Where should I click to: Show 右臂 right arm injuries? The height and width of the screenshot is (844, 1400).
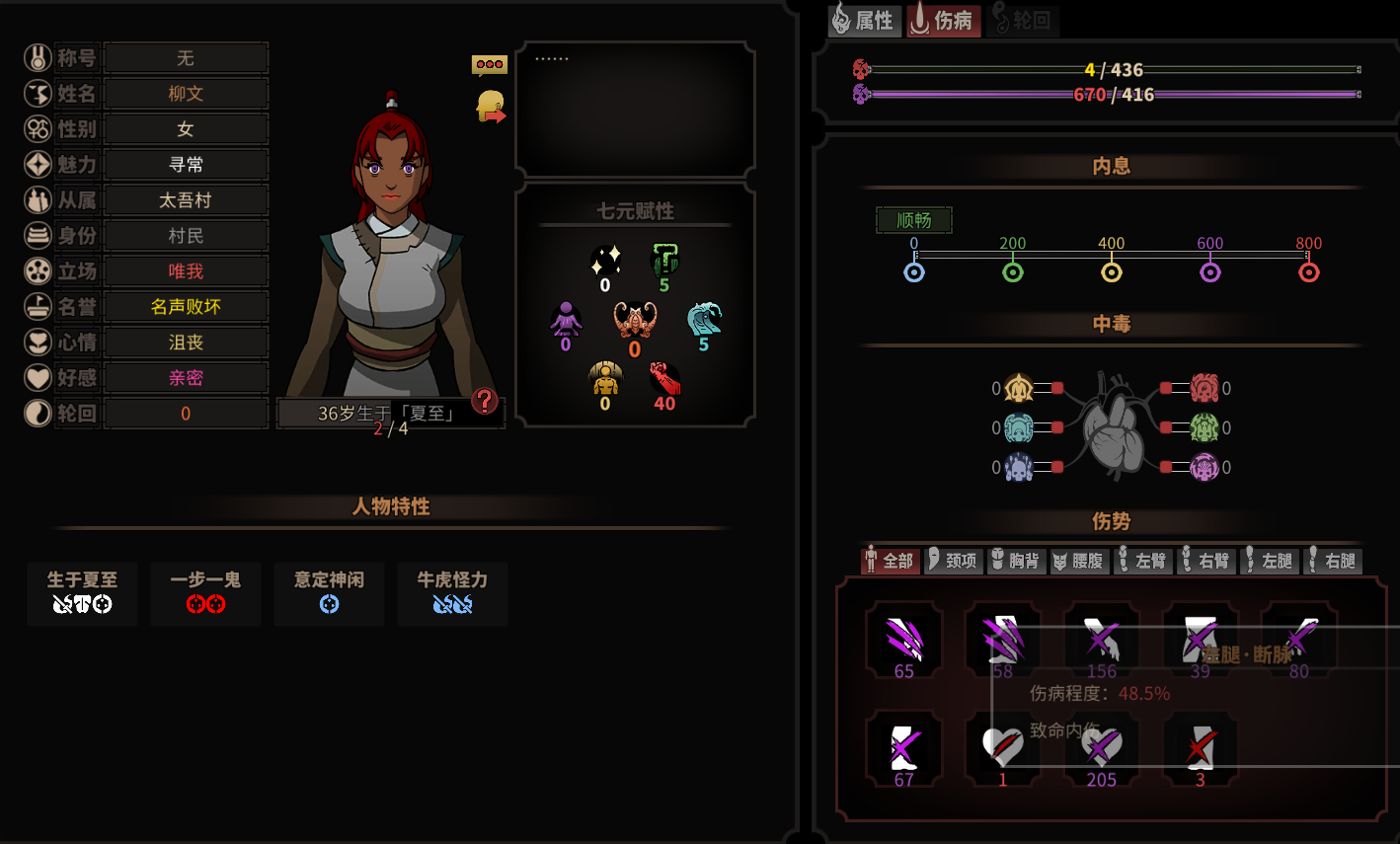[1205, 561]
